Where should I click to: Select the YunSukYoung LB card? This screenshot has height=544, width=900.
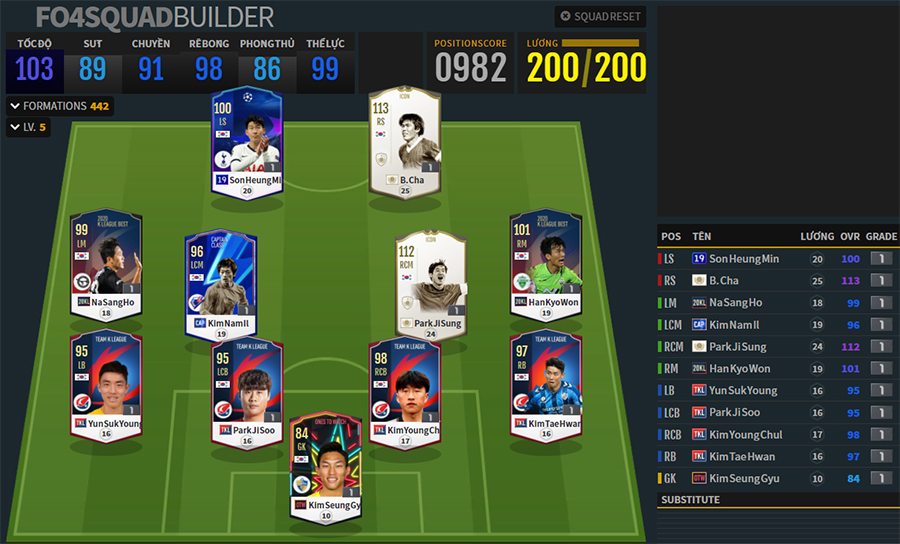pyautogui.click(x=105, y=384)
